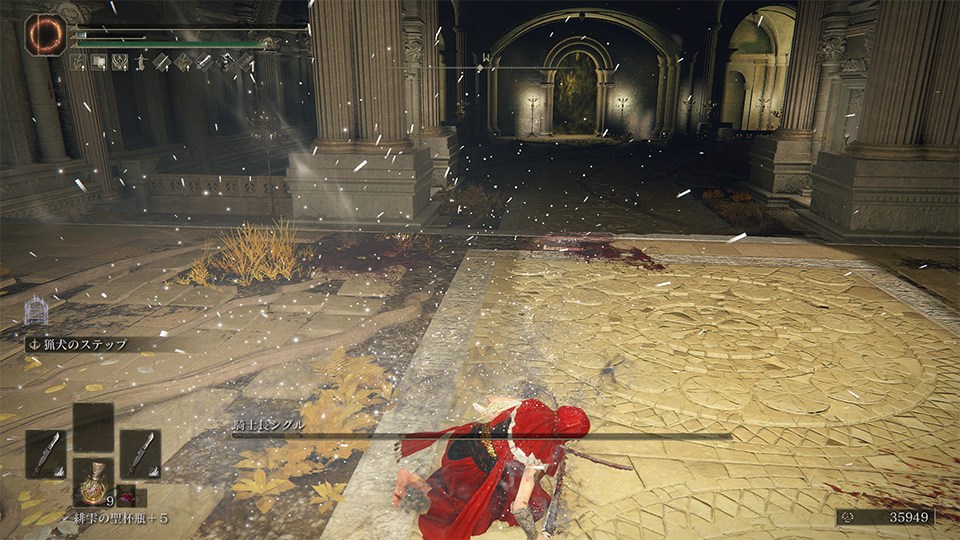
Task: Click the glowing Elden Ring rune emblem
Action: pyautogui.click(x=43, y=35)
